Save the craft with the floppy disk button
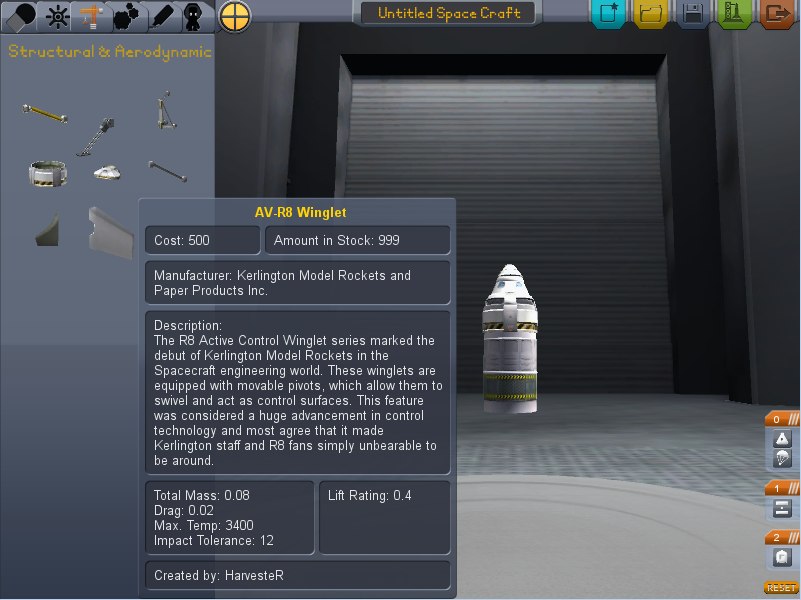The width and height of the screenshot is (801, 600). 693,14
